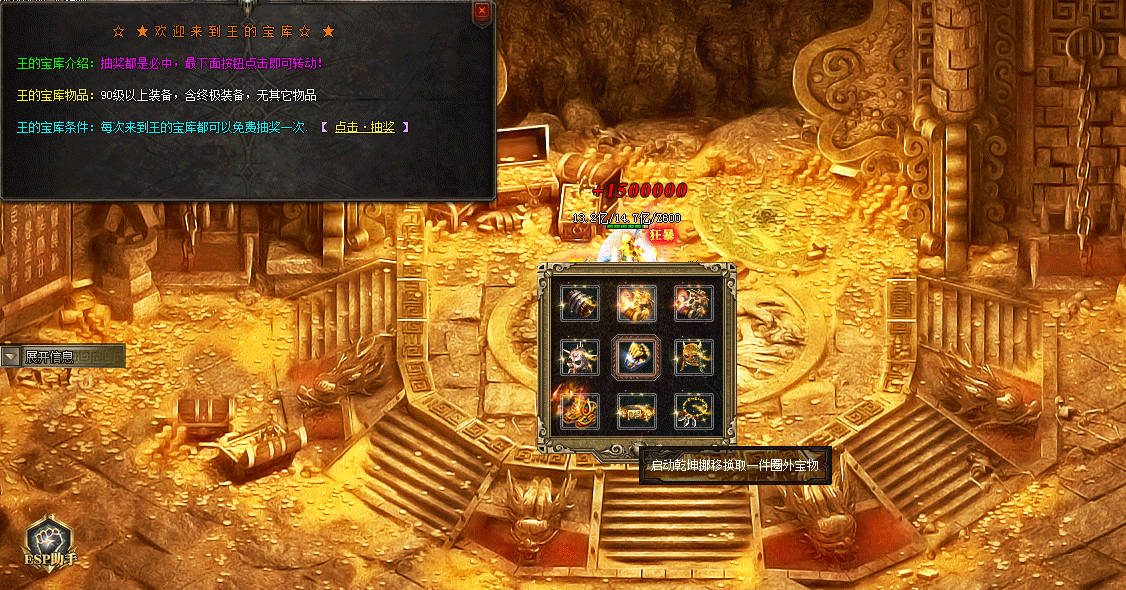1126x590 pixels.
Task: Pick the skull-faced armor prize slot
Action: point(693,302)
